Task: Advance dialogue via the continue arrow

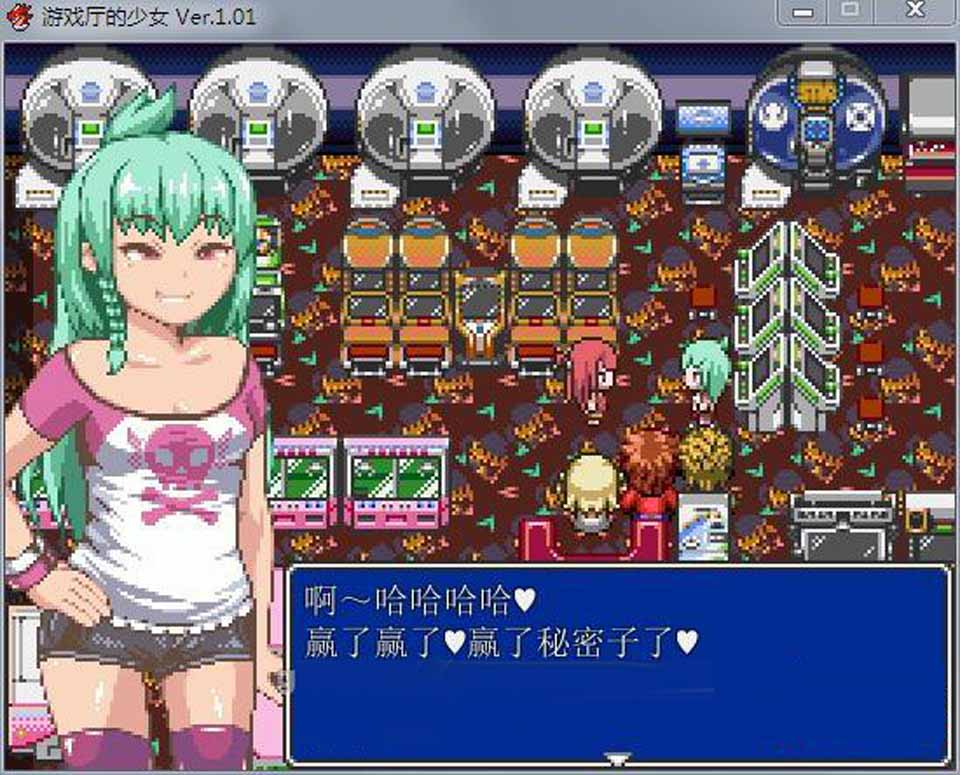Action: pos(619,759)
